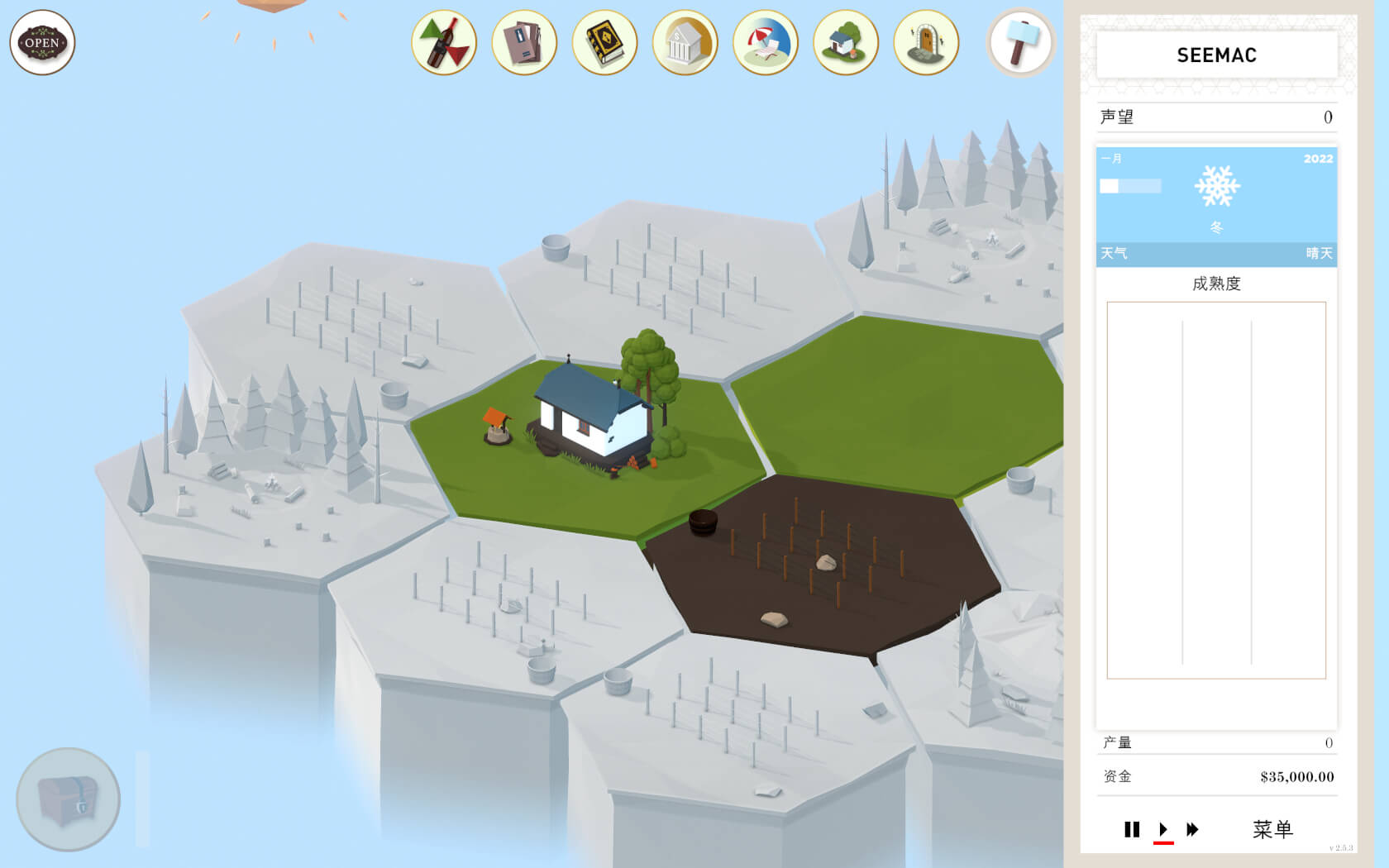Visit the bank building icon
Image resolution: width=1389 pixels, height=868 pixels.
click(x=685, y=43)
